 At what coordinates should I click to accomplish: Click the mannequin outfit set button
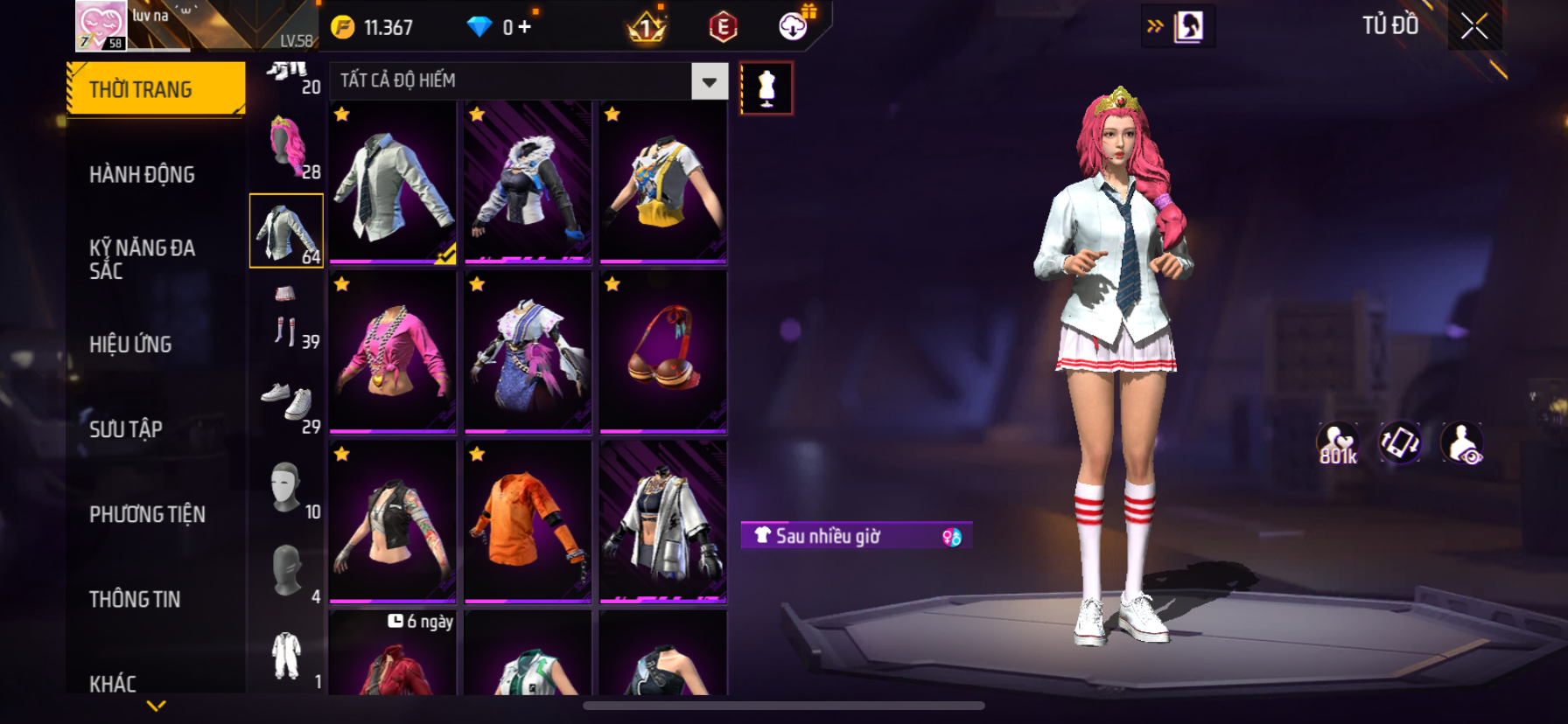coord(766,88)
